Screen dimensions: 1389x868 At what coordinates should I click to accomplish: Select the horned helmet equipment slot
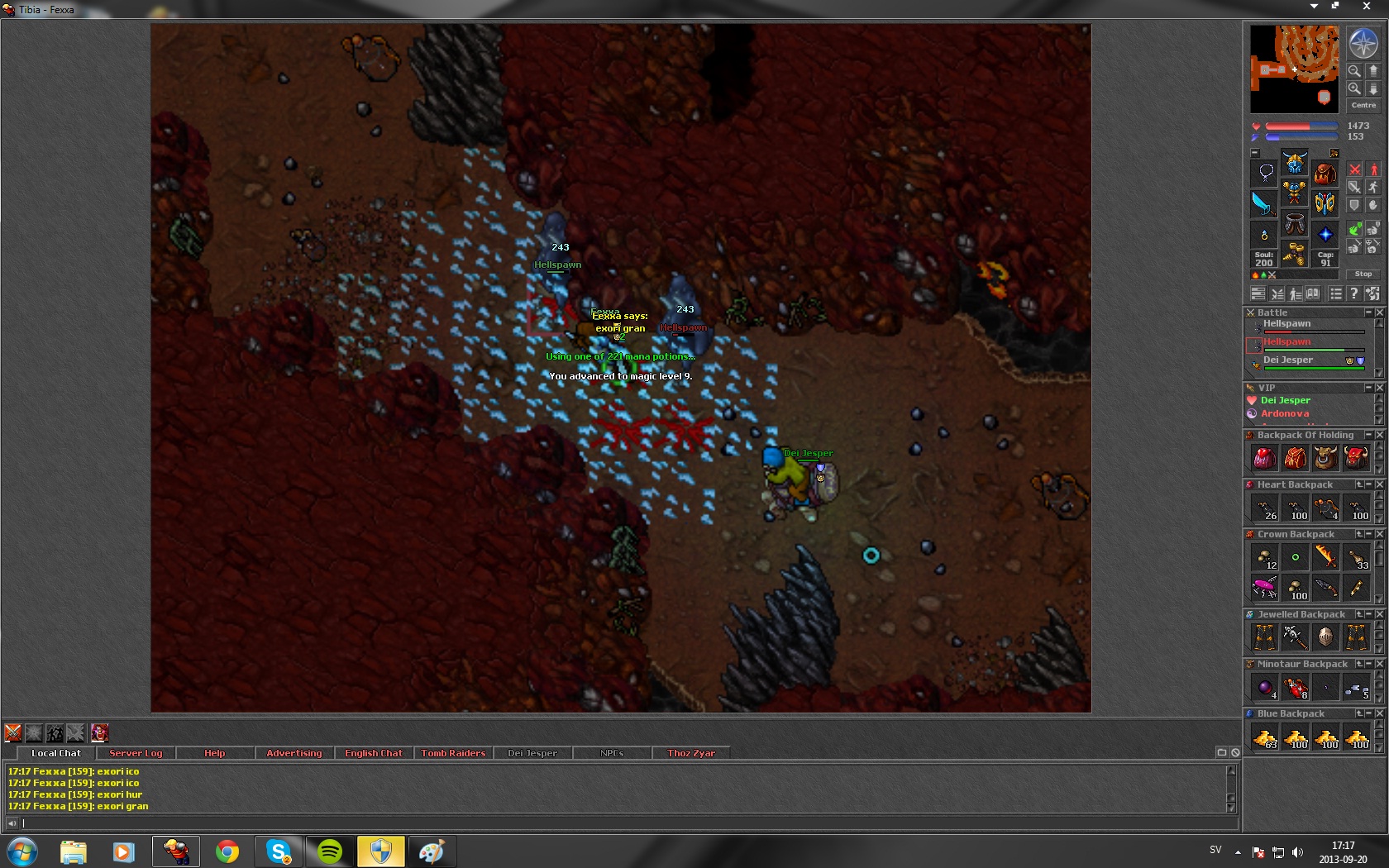coord(1294,162)
